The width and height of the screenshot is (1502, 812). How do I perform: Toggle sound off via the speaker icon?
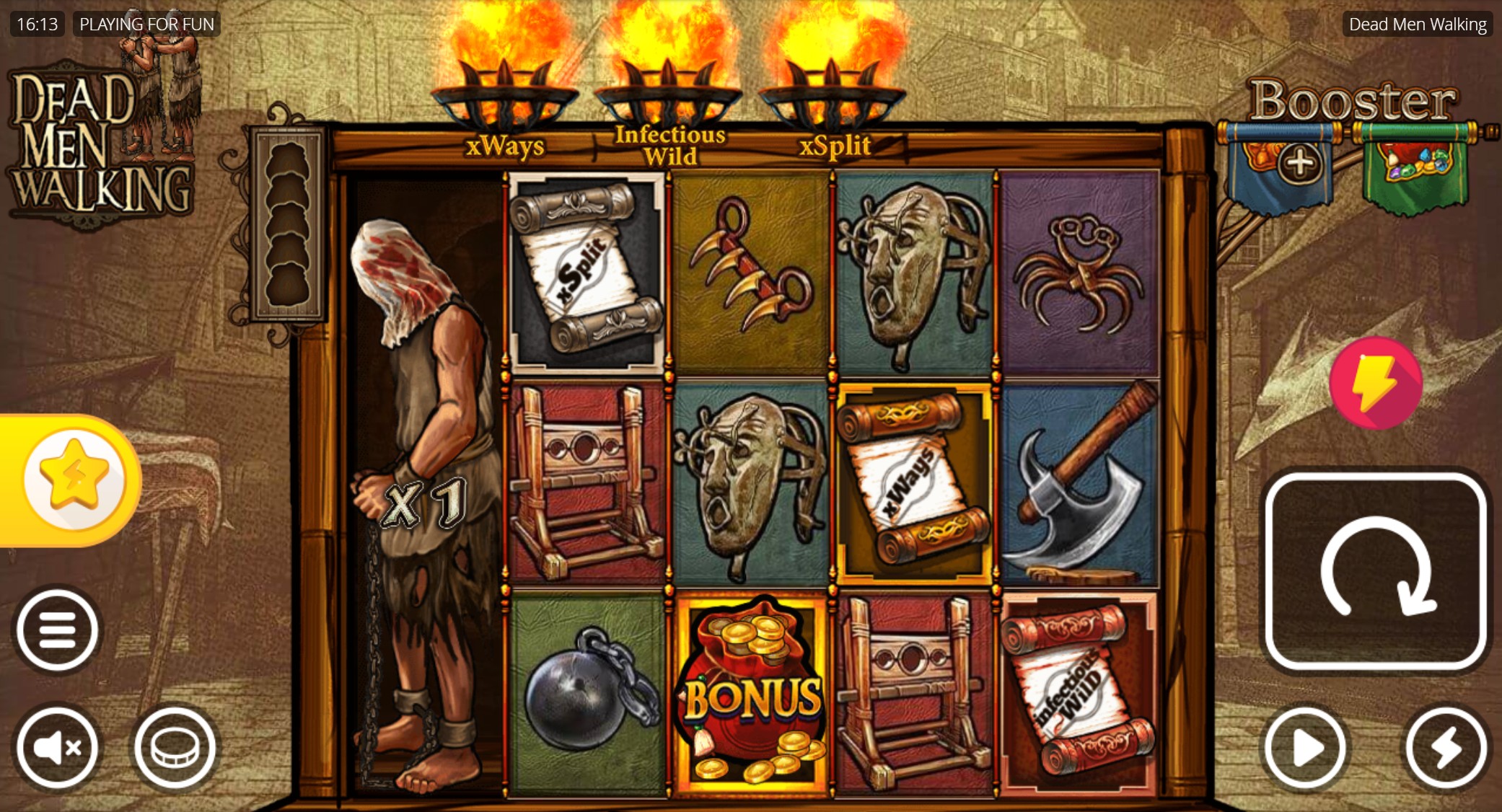click(x=58, y=748)
